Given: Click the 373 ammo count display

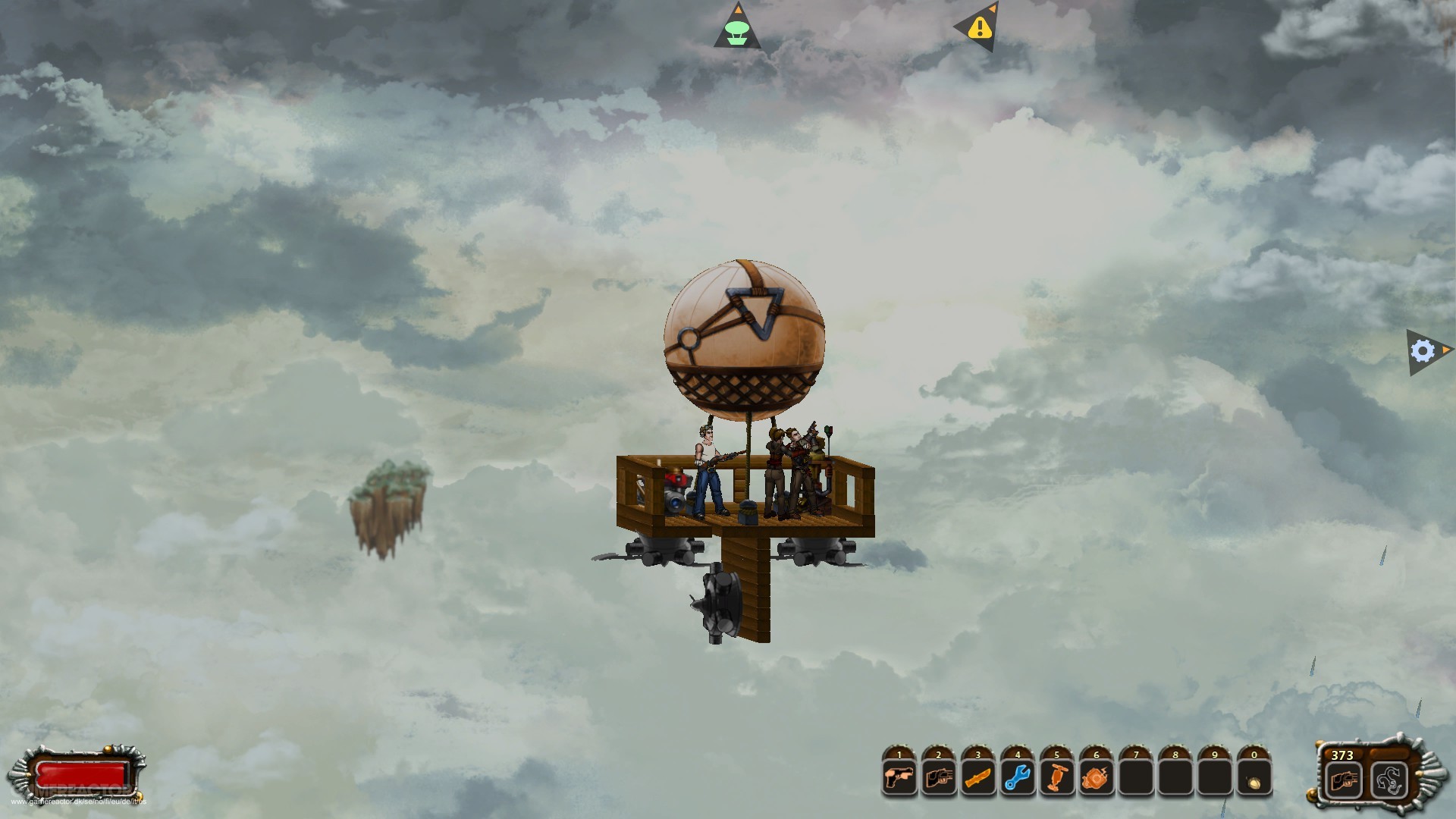Looking at the screenshot, I should pos(1341,755).
